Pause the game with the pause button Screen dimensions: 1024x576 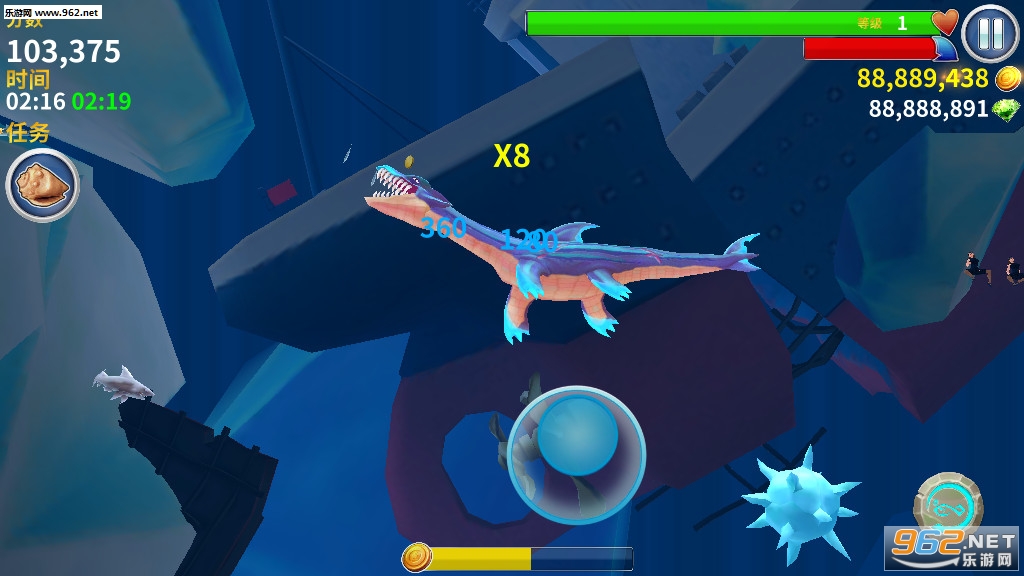point(990,33)
